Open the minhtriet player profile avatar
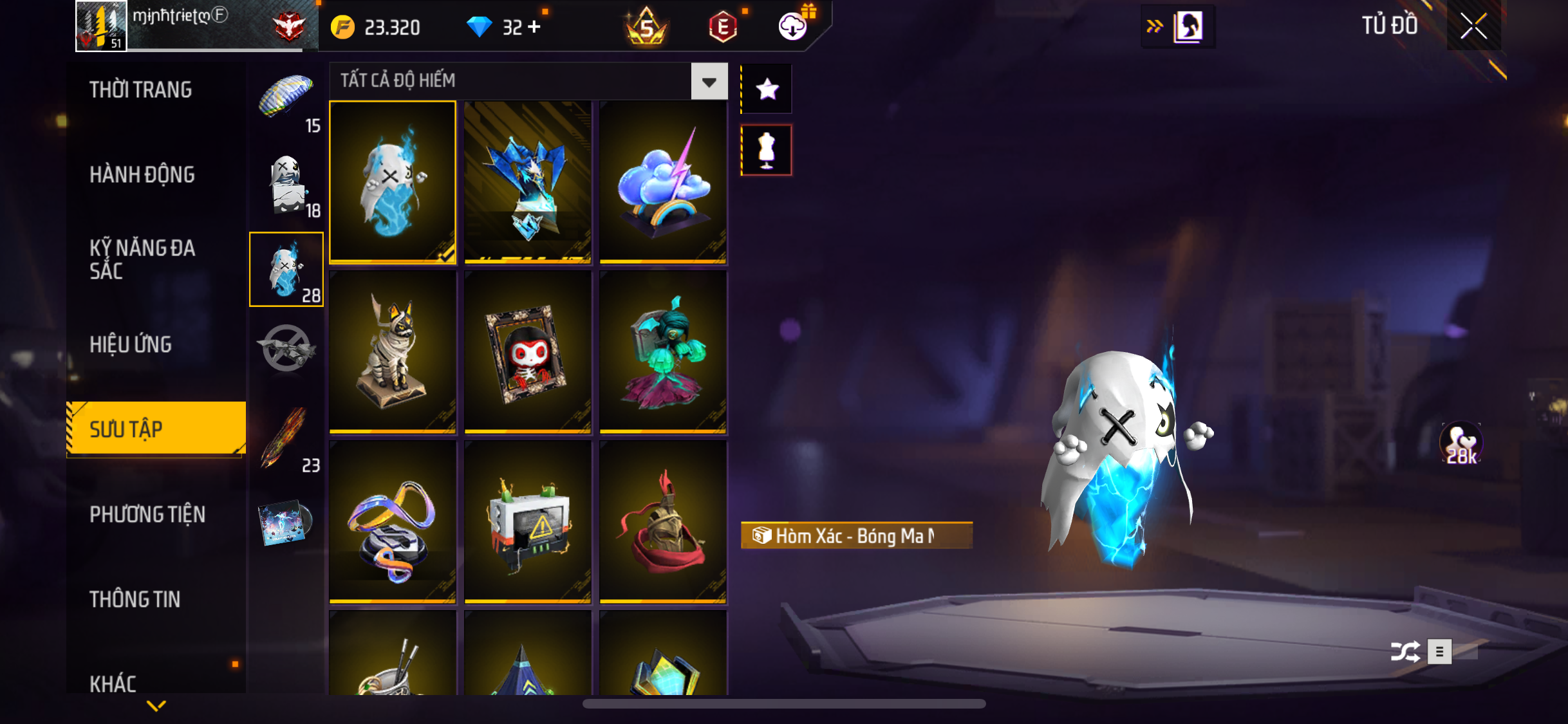1568x724 pixels. pos(101,26)
